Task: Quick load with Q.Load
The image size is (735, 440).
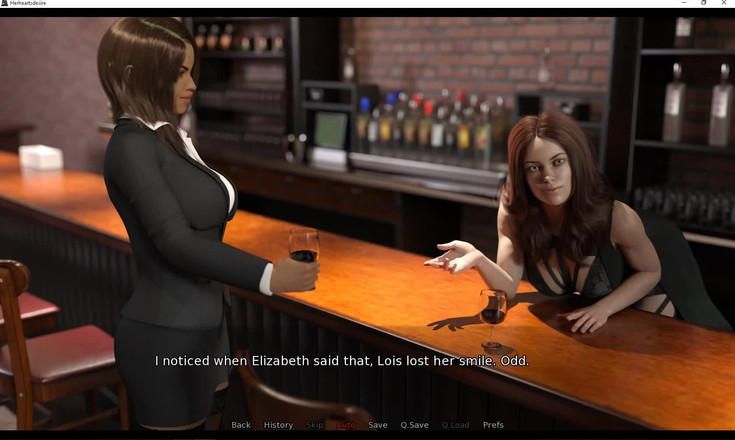Action: tap(455, 425)
